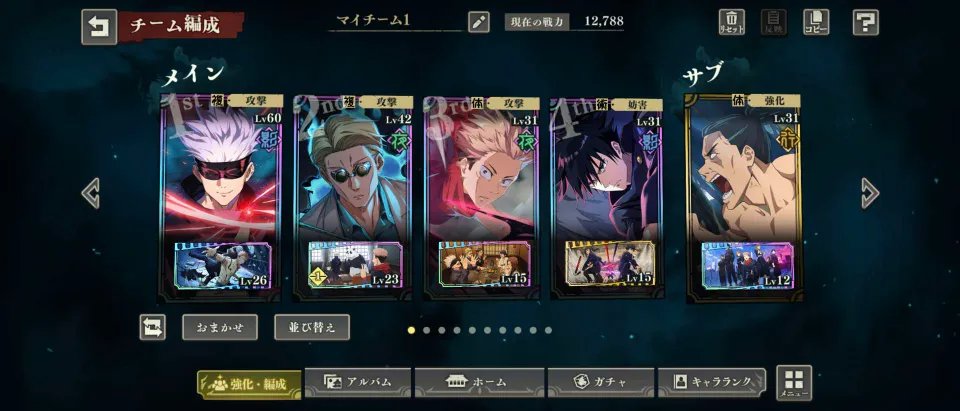Edit the team name with the pencil icon
The image size is (960, 411).
tap(478, 21)
